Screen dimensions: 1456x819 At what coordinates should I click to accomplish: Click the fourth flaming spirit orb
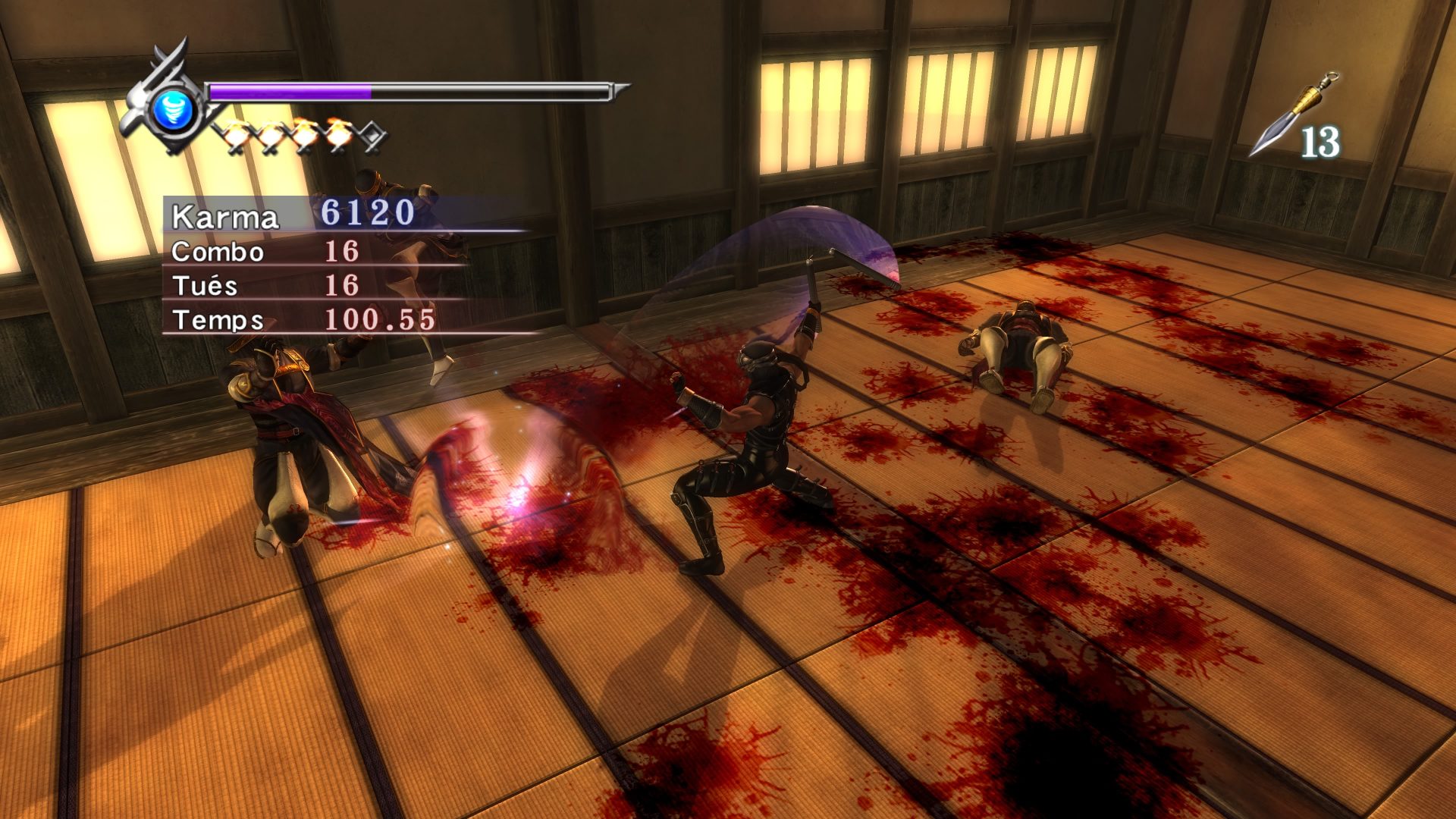tap(340, 132)
